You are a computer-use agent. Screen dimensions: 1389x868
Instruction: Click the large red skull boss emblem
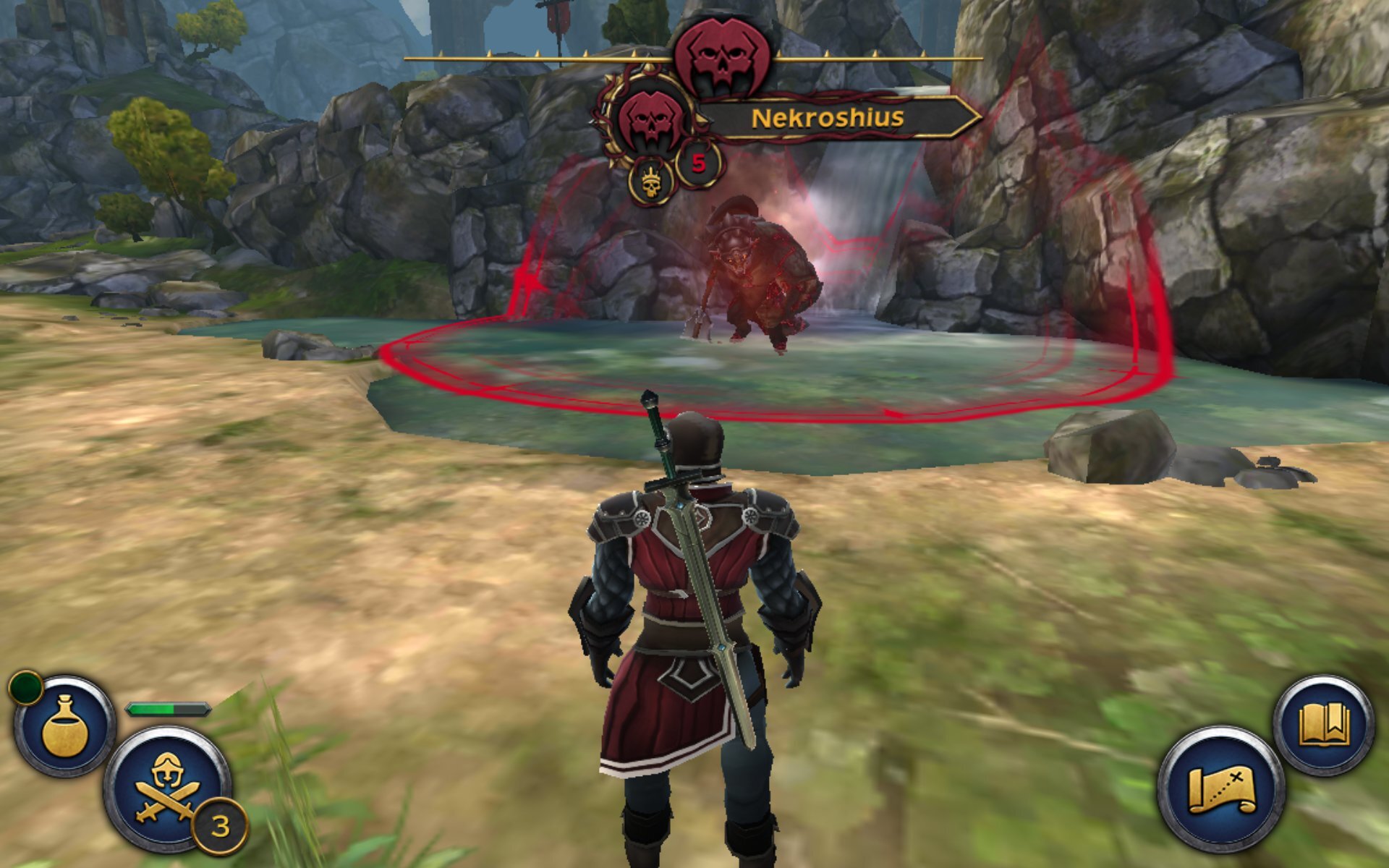[x=721, y=58]
